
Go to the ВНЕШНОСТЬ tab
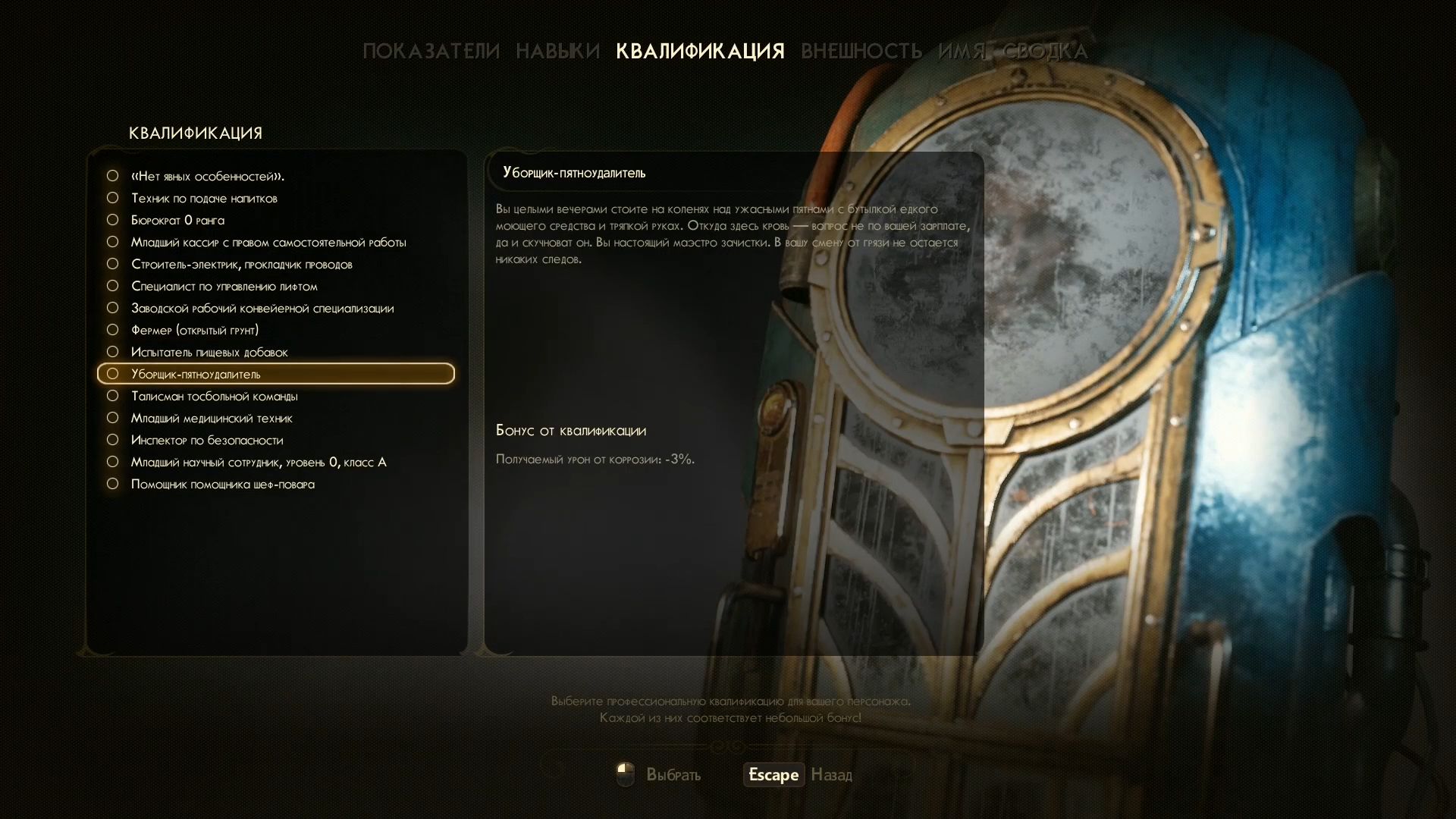coord(861,52)
